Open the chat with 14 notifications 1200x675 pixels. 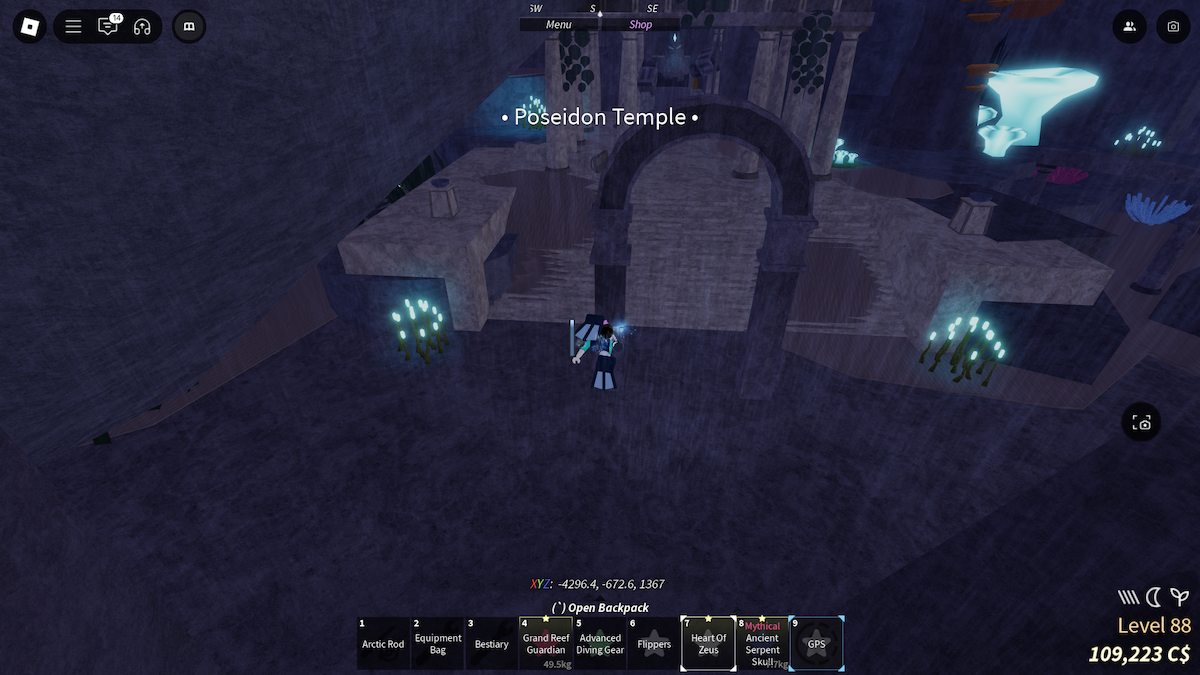coord(107,27)
